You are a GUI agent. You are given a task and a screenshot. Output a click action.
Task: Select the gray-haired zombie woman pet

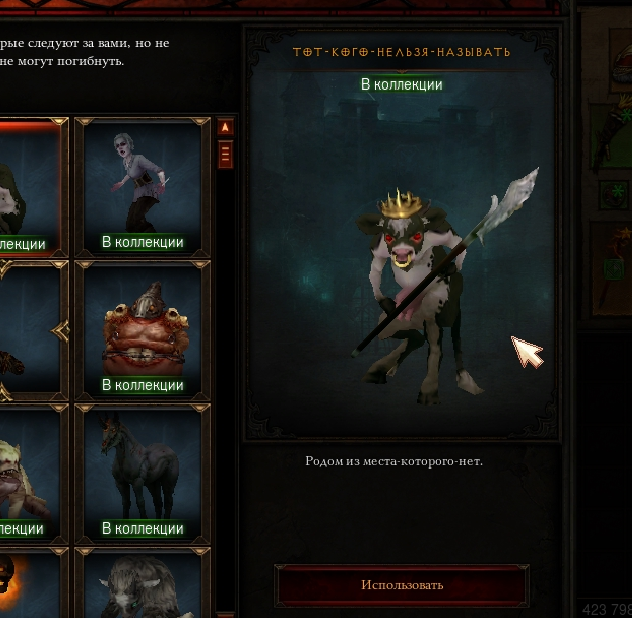(142, 187)
